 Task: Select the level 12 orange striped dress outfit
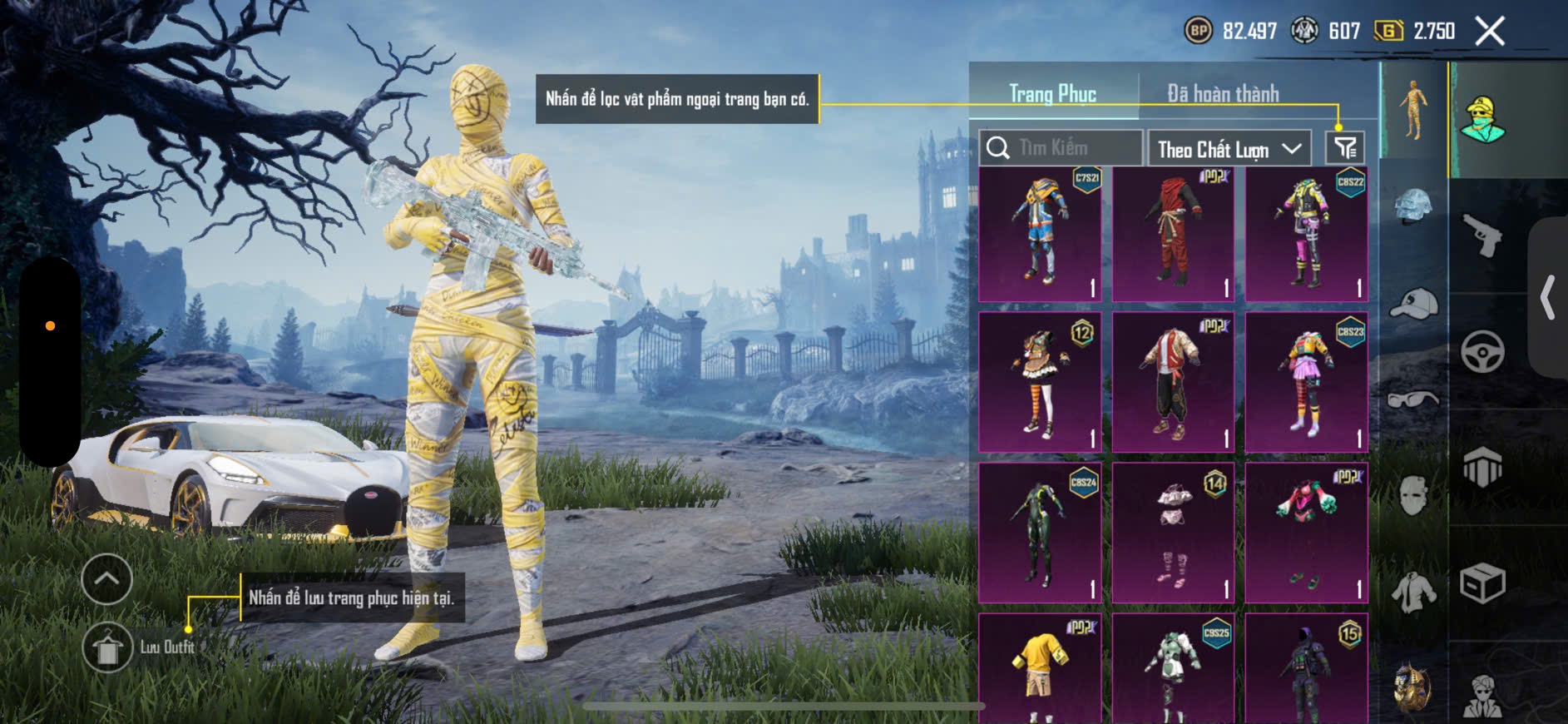click(1040, 383)
